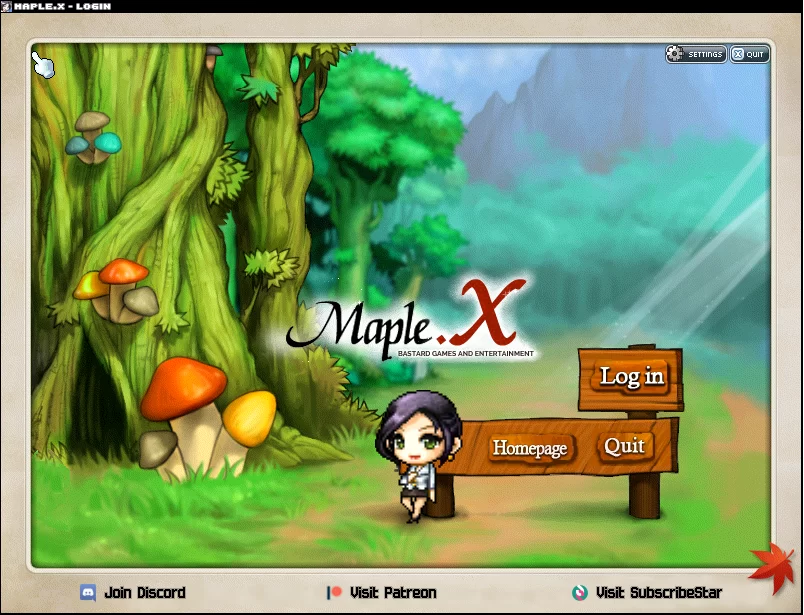Join the Discord server link

[x=133, y=593]
